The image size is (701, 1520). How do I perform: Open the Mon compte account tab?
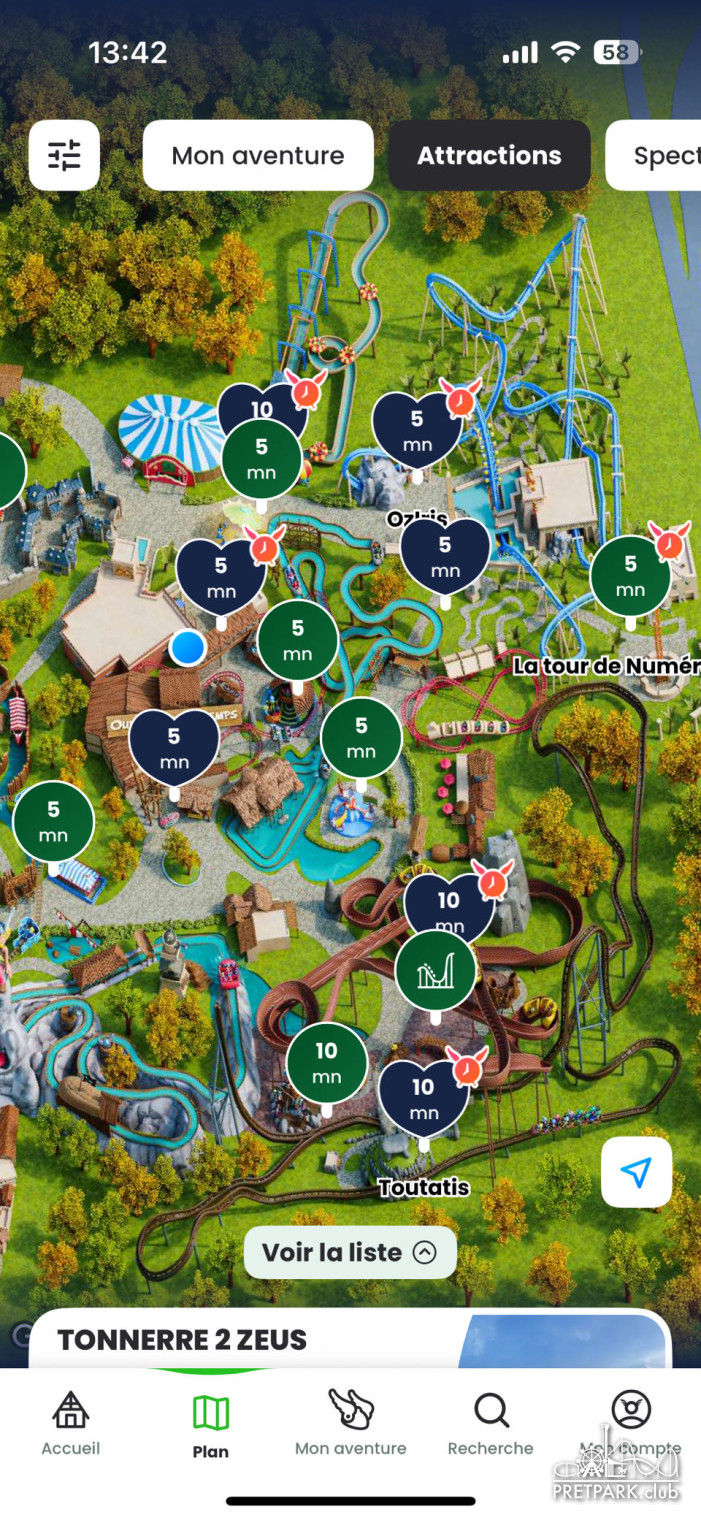click(x=631, y=1422)
